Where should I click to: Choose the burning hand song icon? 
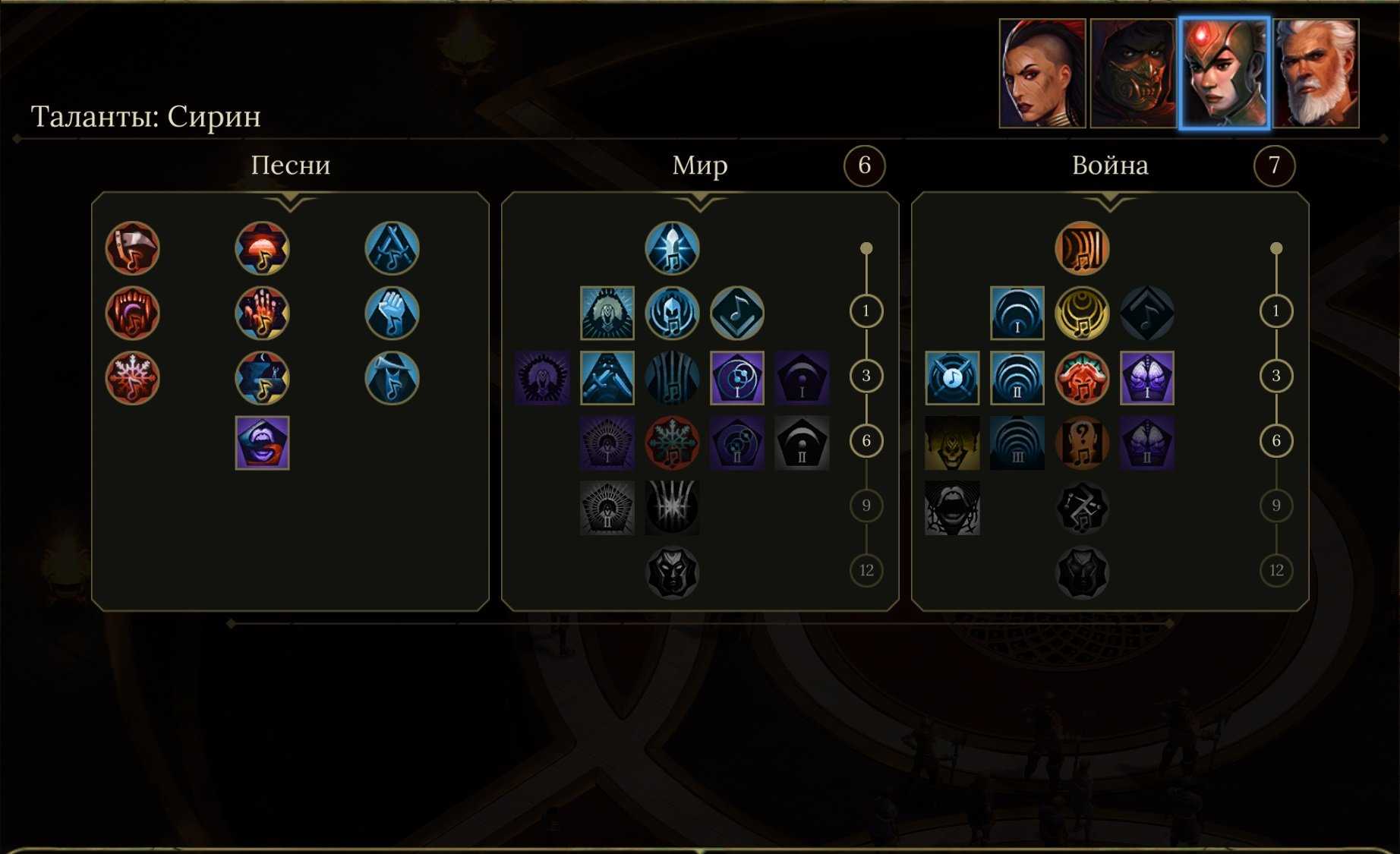263,313
